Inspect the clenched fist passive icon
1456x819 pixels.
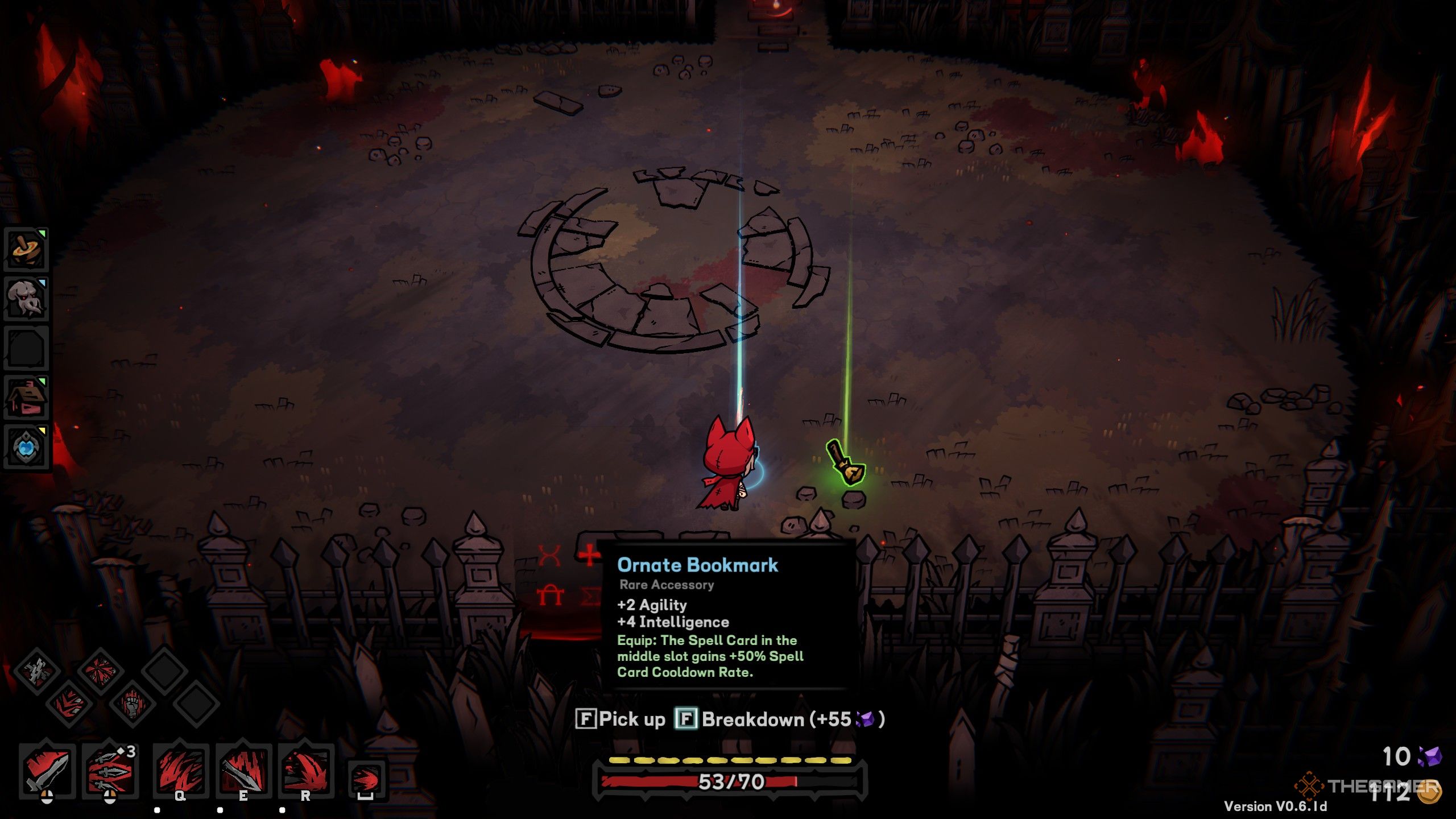click(x=132, y=704)
